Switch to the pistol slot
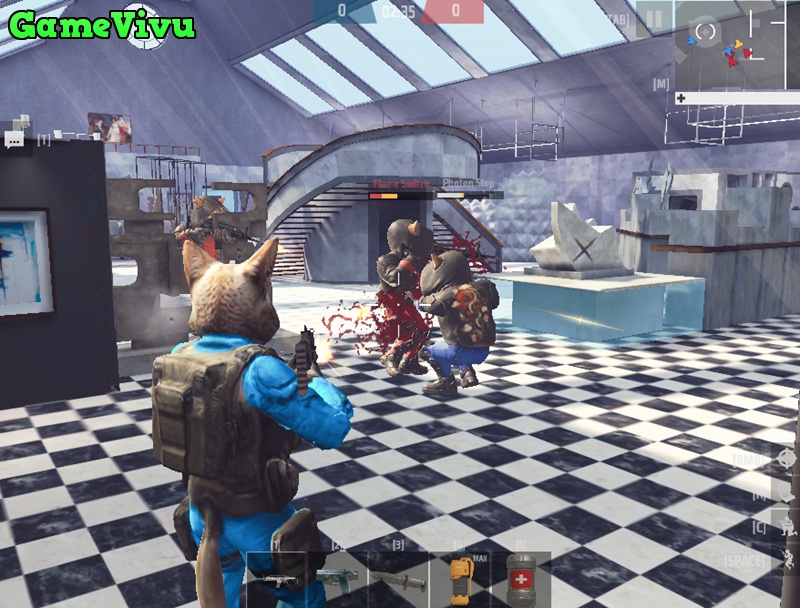 pyautogui.click(x=336, y=580)
